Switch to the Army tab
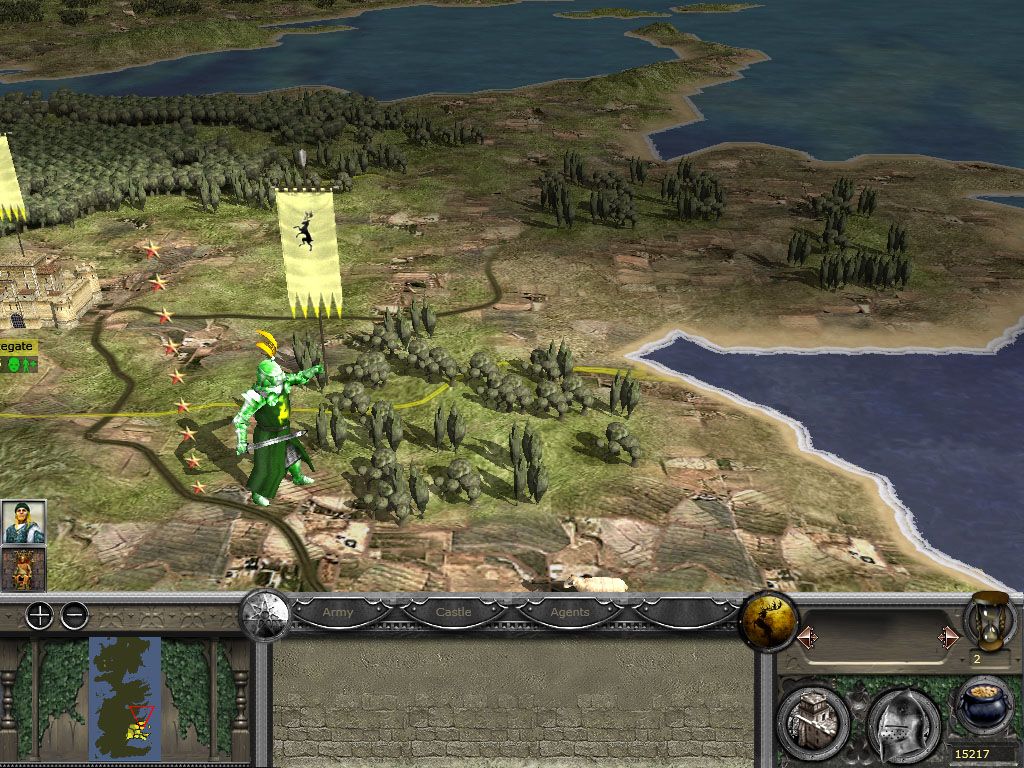 (x=338, y=612)
